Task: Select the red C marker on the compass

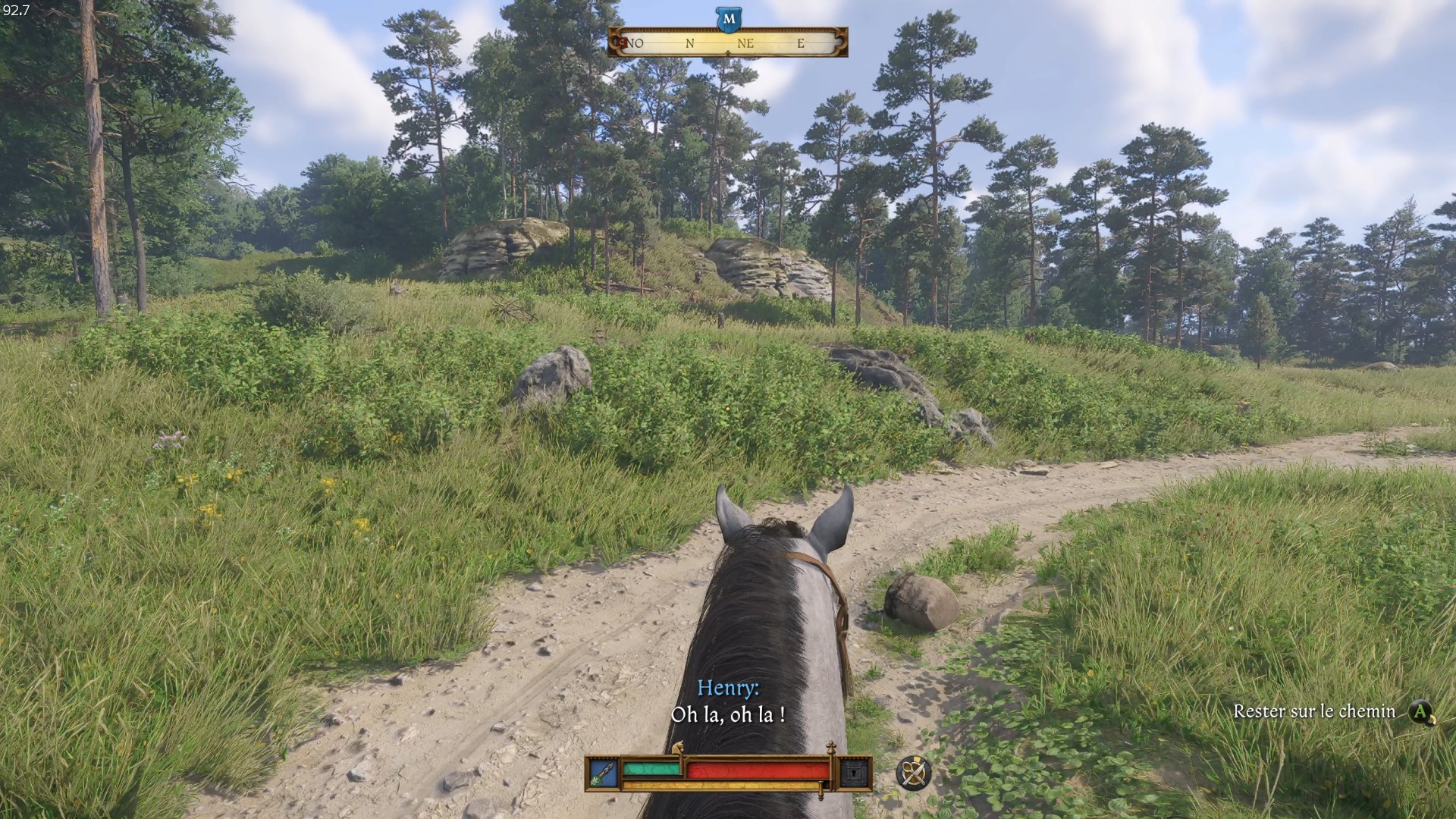Action: click(x=622, y=42)
